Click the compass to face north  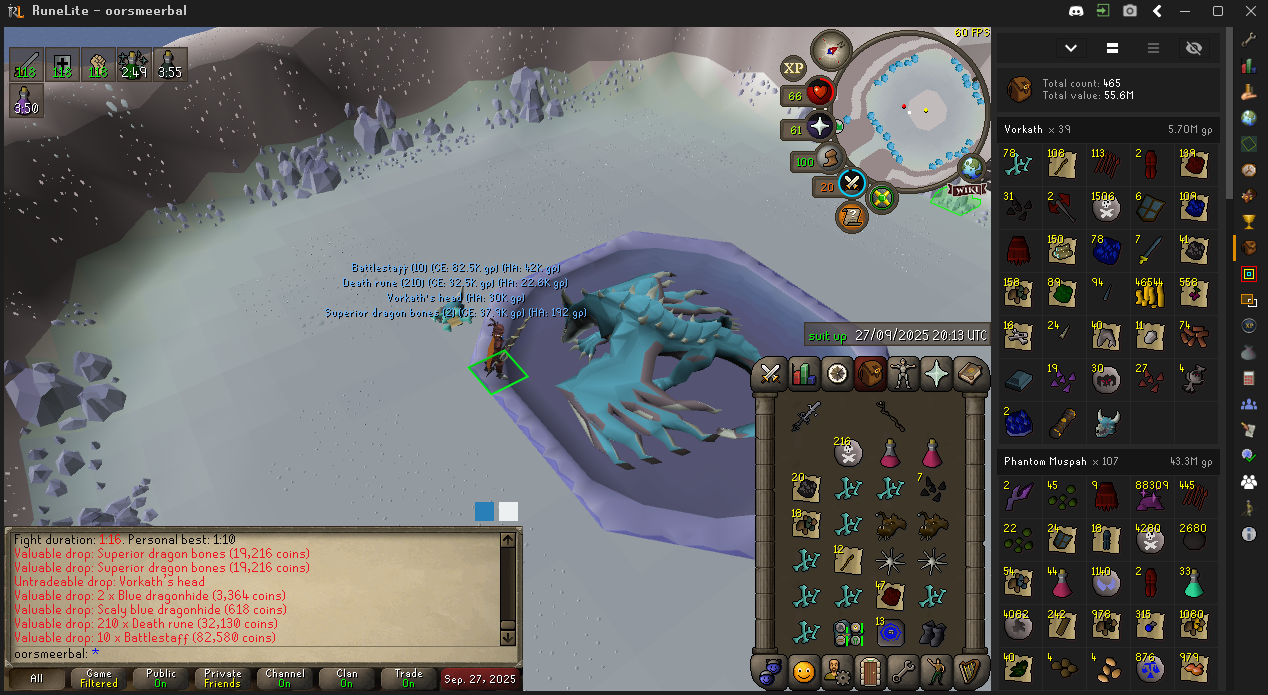[x=831, y=48]
